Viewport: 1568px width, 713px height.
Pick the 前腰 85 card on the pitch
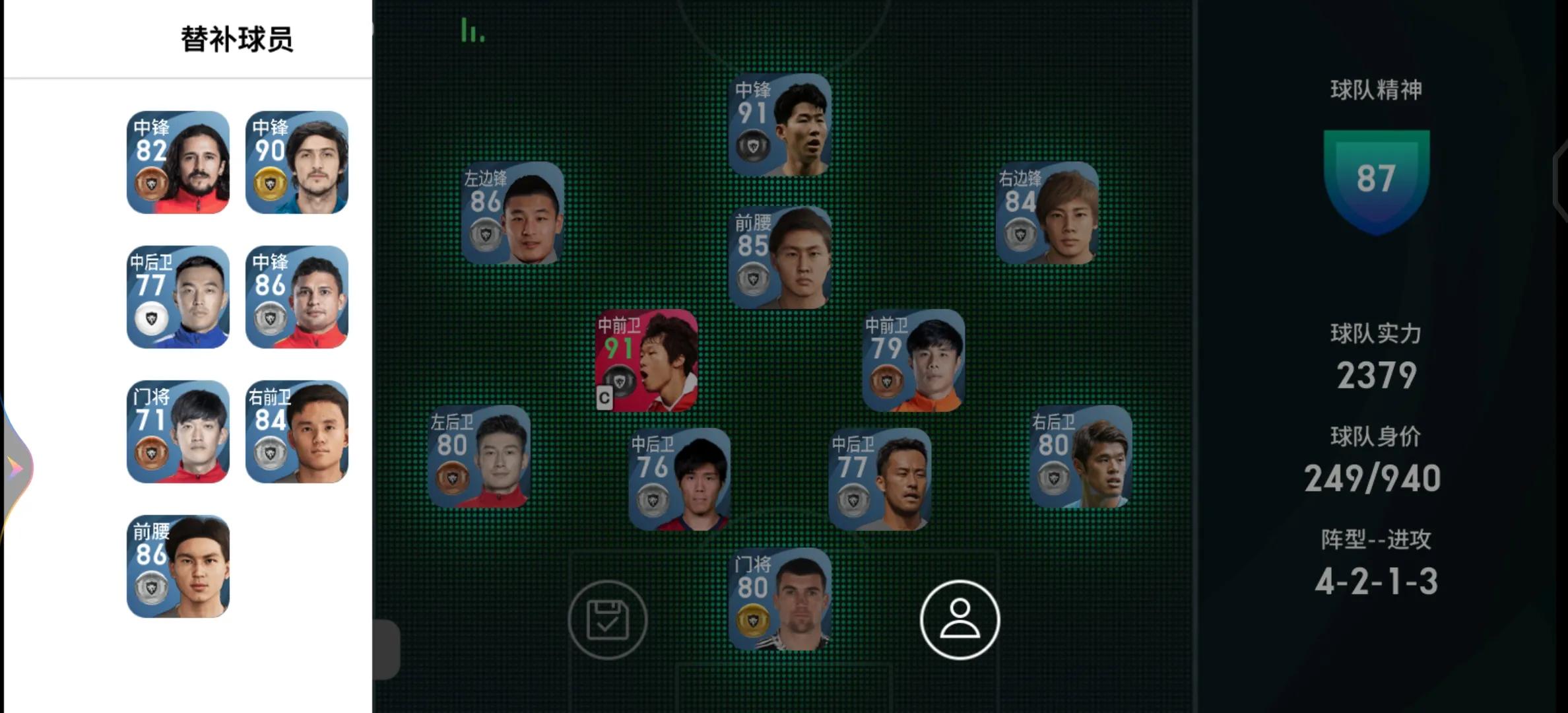coord(779,257)
